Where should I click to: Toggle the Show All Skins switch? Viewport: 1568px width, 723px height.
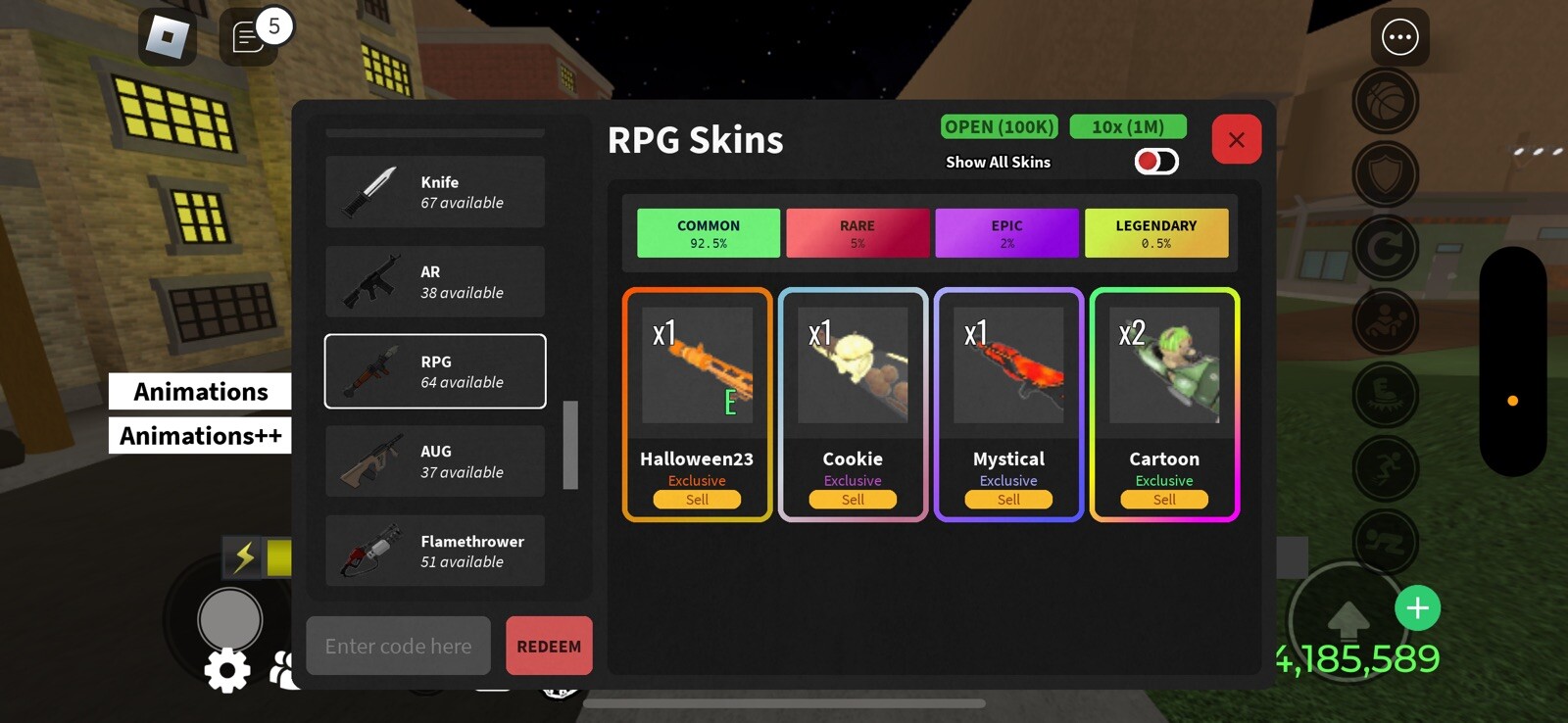1154,161
